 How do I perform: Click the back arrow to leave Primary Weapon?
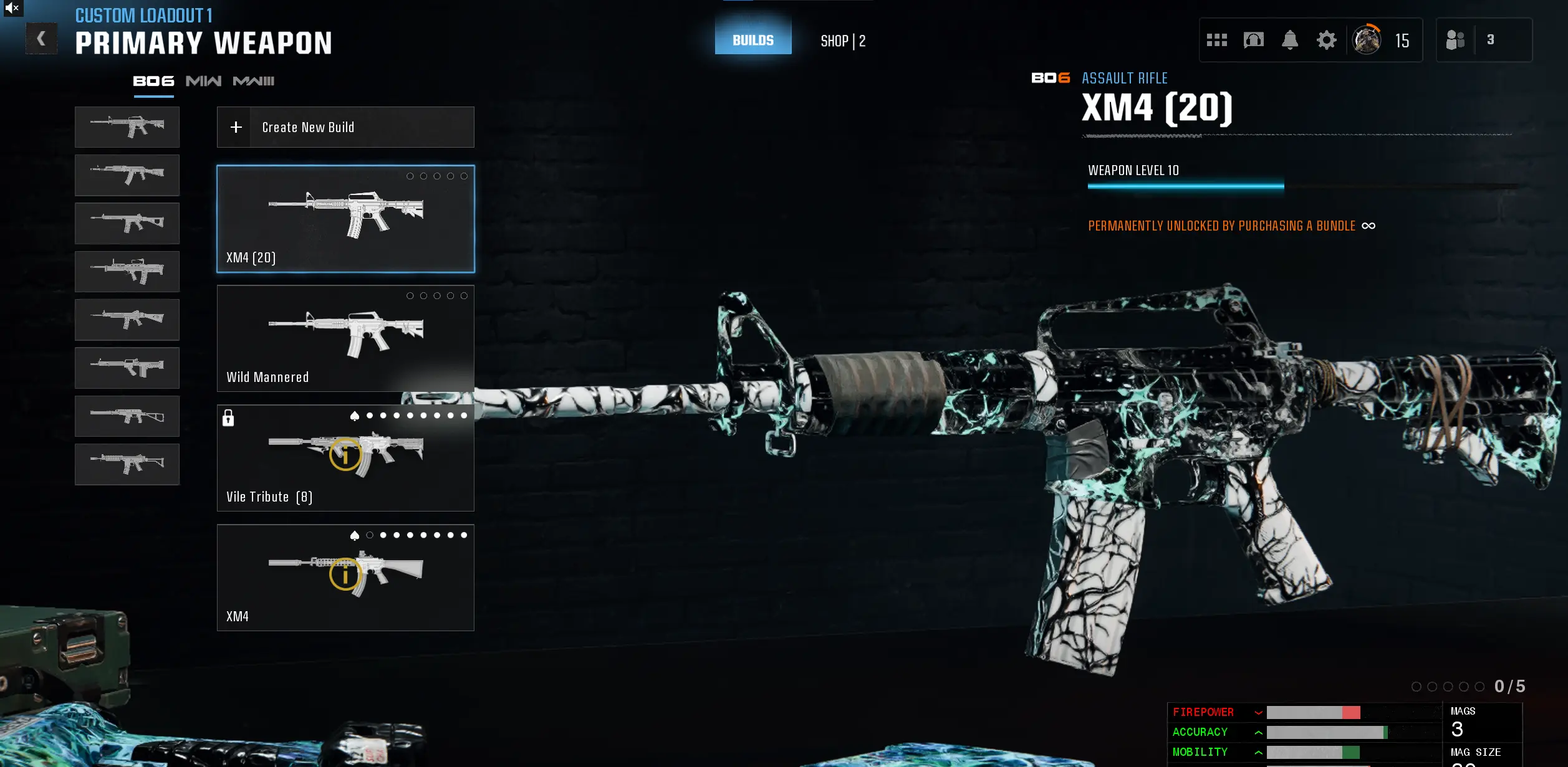[41, 38]
